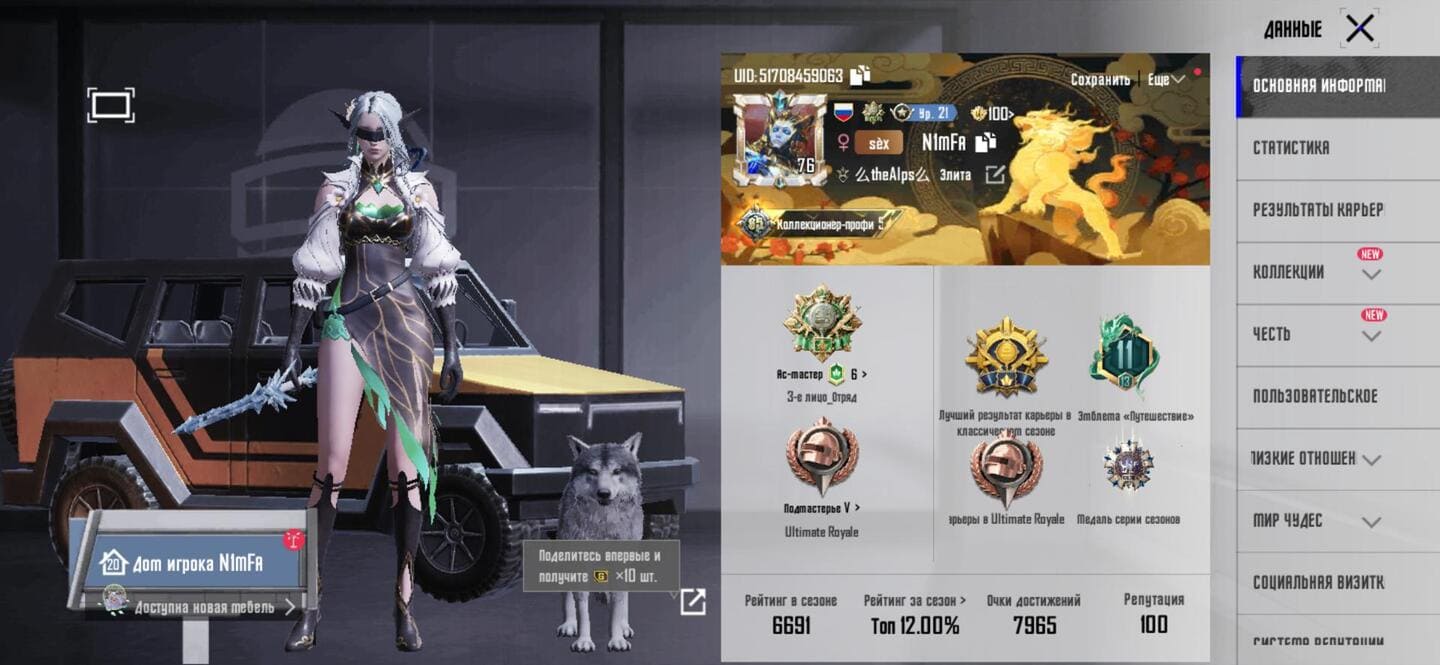Toggle fullscreen character view
The image size is (1440, 665).
coord(110,105)
